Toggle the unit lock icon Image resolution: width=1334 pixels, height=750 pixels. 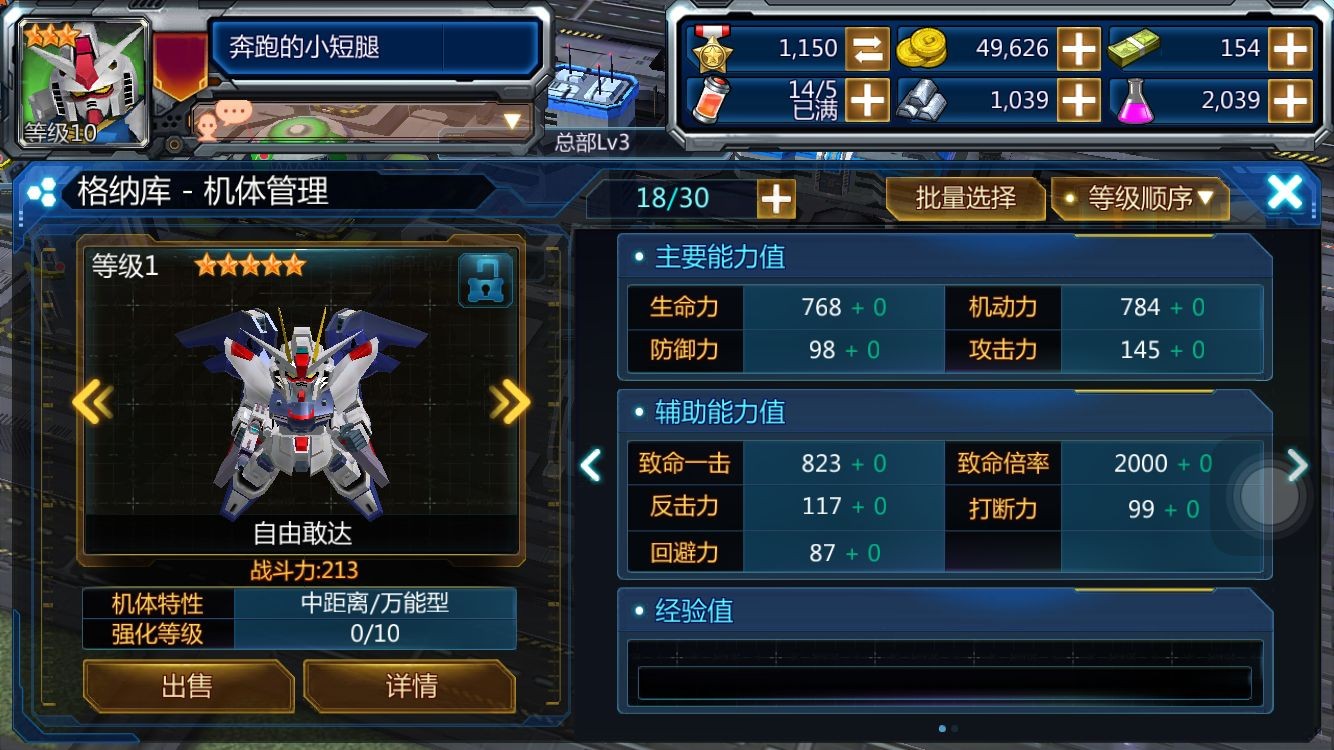click(485, 280)
